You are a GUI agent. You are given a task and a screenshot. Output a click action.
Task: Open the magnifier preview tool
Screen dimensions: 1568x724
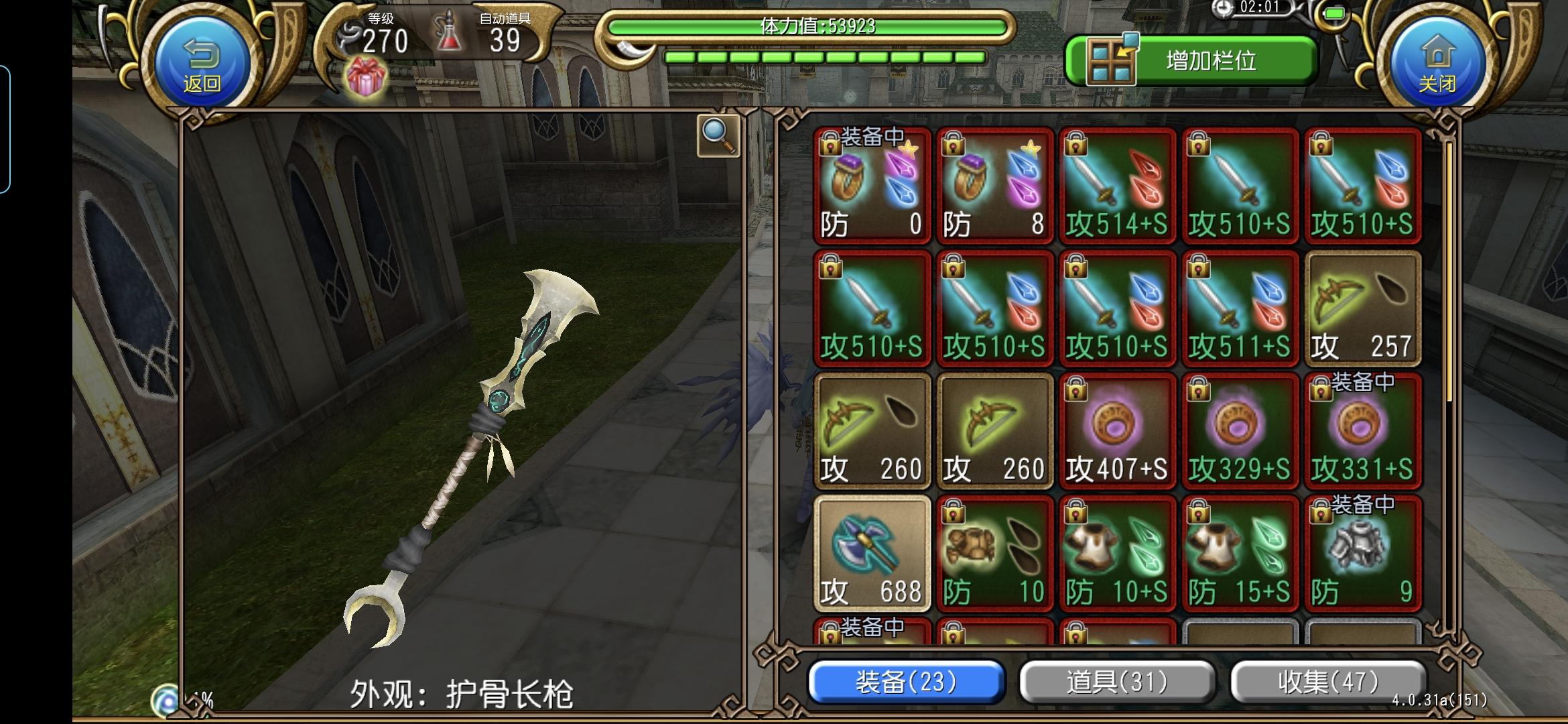(717, 135)
